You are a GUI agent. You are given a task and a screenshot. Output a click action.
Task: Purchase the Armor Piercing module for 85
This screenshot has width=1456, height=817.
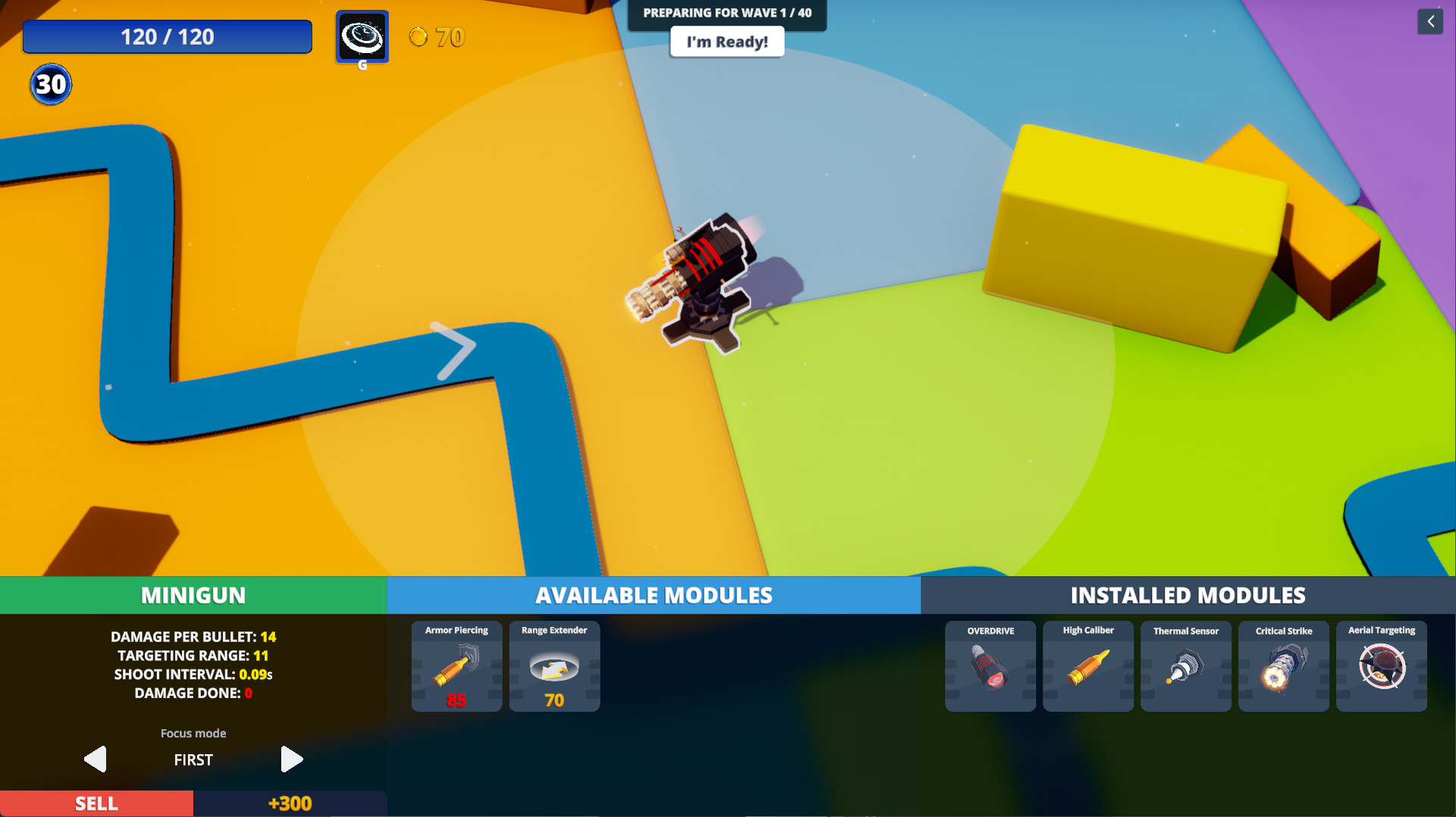click(x=456, y=667)
